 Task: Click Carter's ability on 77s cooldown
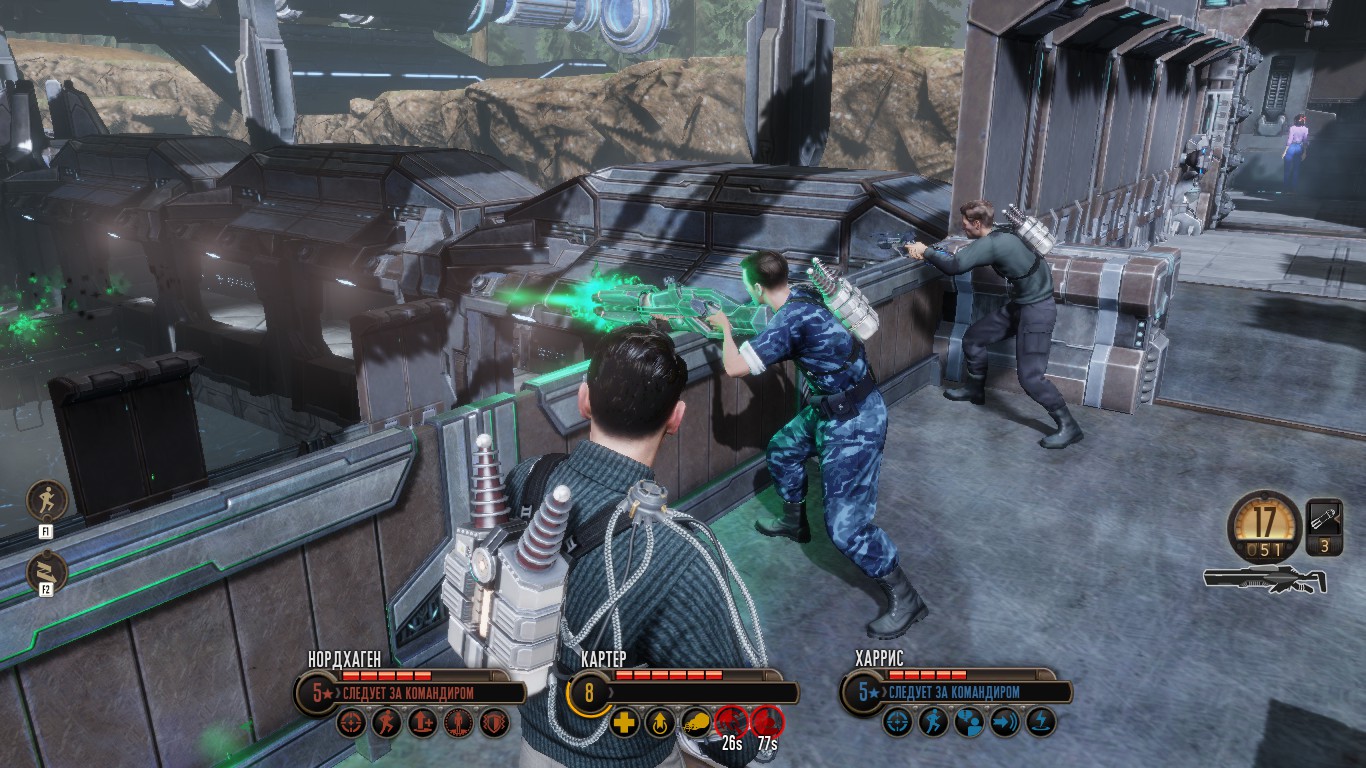tap(767, 722)
